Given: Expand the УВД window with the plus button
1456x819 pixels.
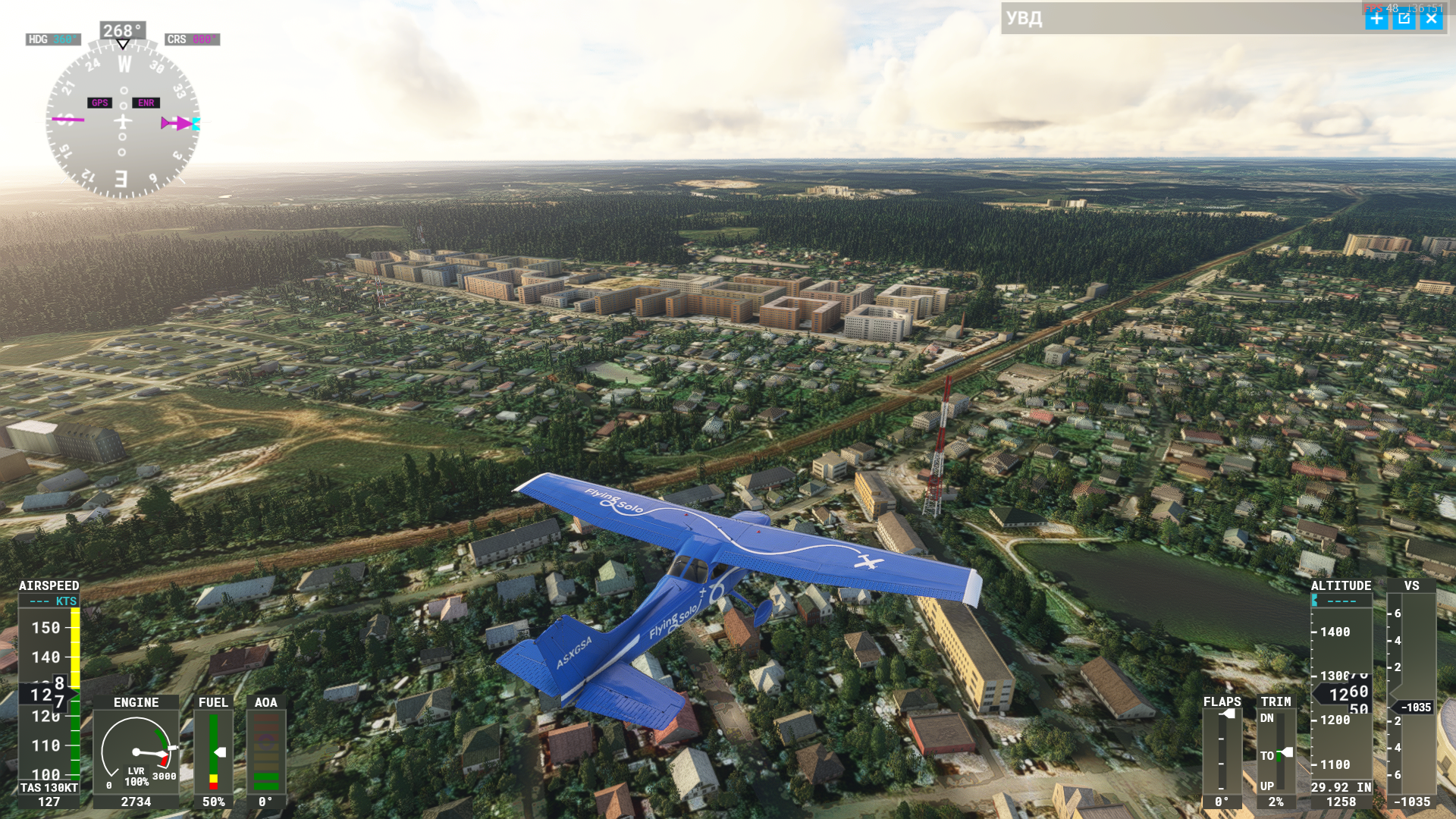Looking at the screenshot, I should coord(1376,19).
